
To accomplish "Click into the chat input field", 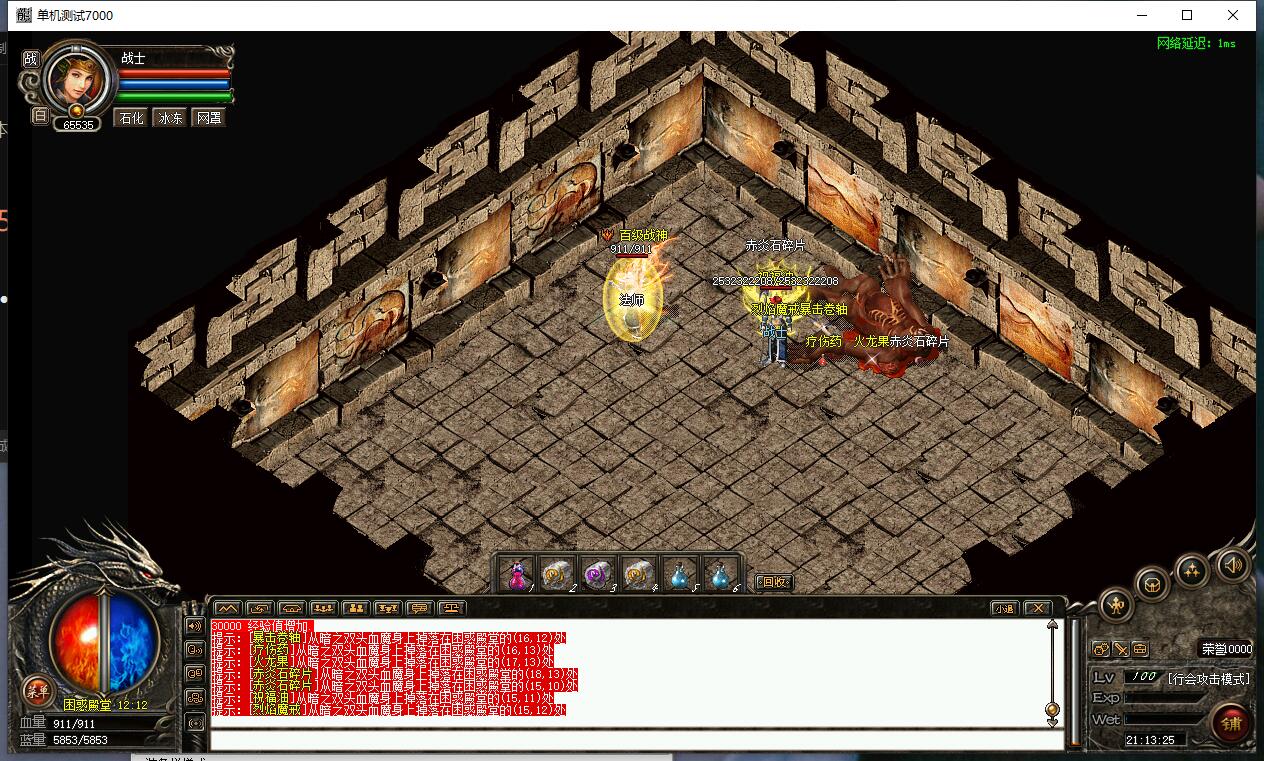I will pyautogui.click(x=636, y=741).
